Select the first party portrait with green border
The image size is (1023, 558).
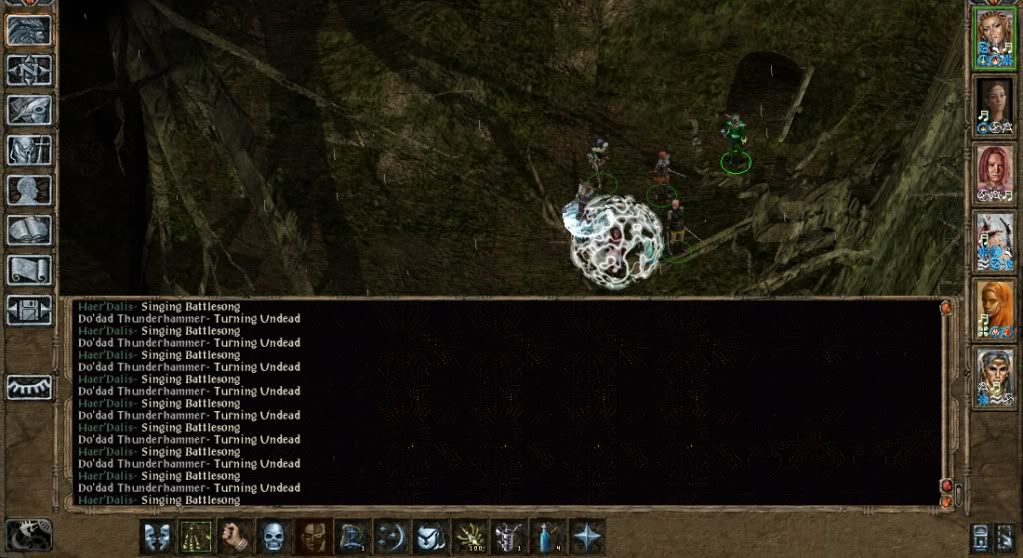[x=994, y=39]
